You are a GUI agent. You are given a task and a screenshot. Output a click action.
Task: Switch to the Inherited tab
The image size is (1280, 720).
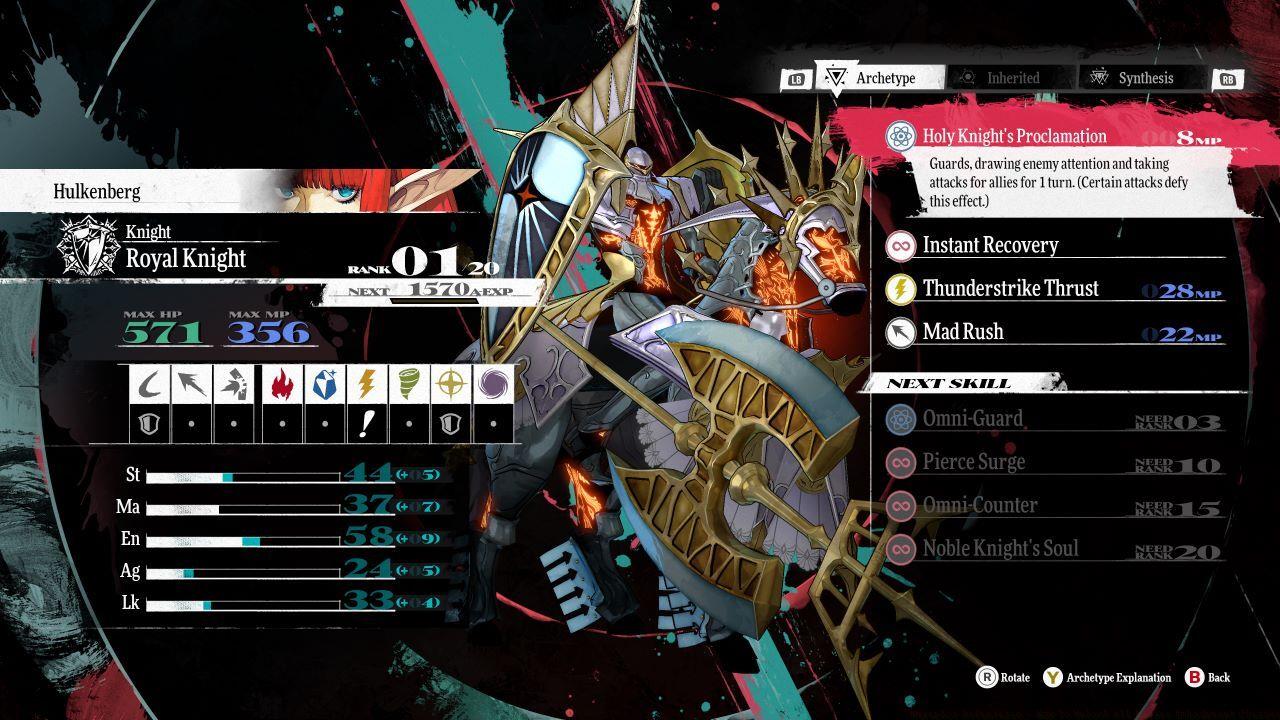1010,77
